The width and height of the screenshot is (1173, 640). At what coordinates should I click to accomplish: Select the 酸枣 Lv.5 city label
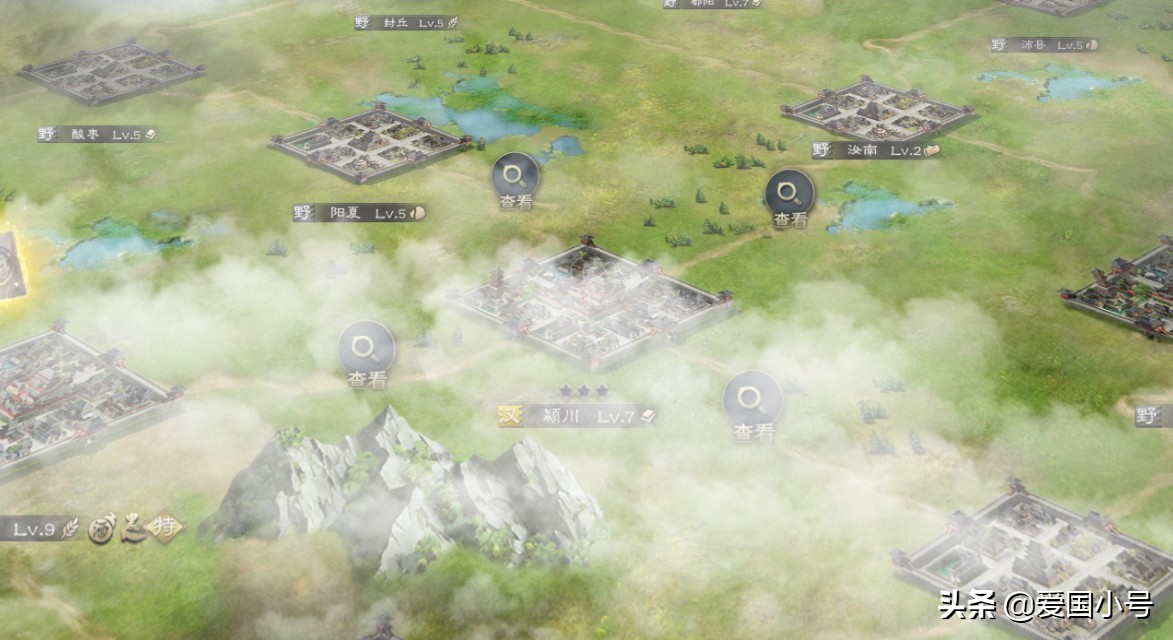point(98,134)
